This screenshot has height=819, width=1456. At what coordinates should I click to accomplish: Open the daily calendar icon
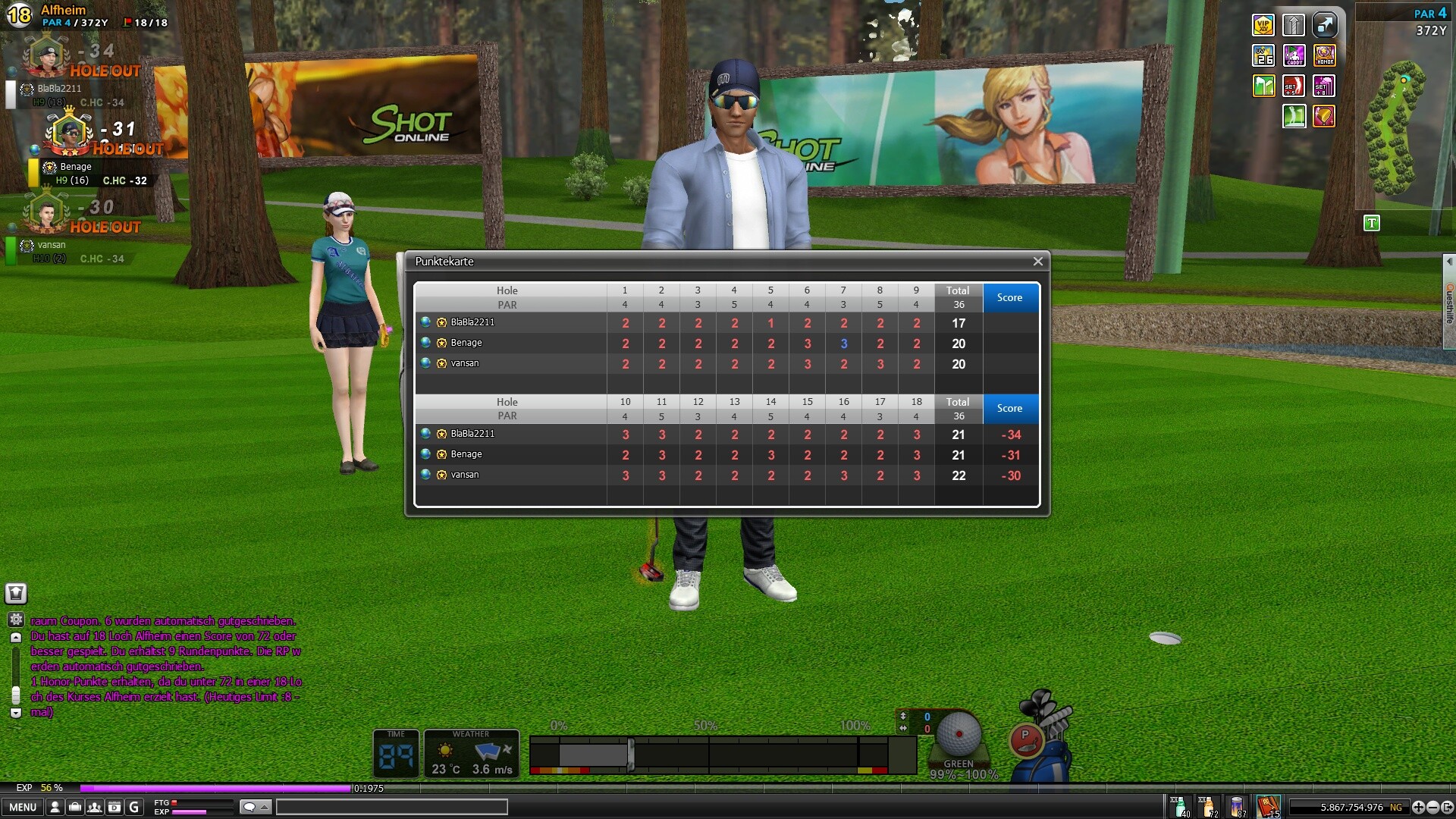click(x=114, y=807)
